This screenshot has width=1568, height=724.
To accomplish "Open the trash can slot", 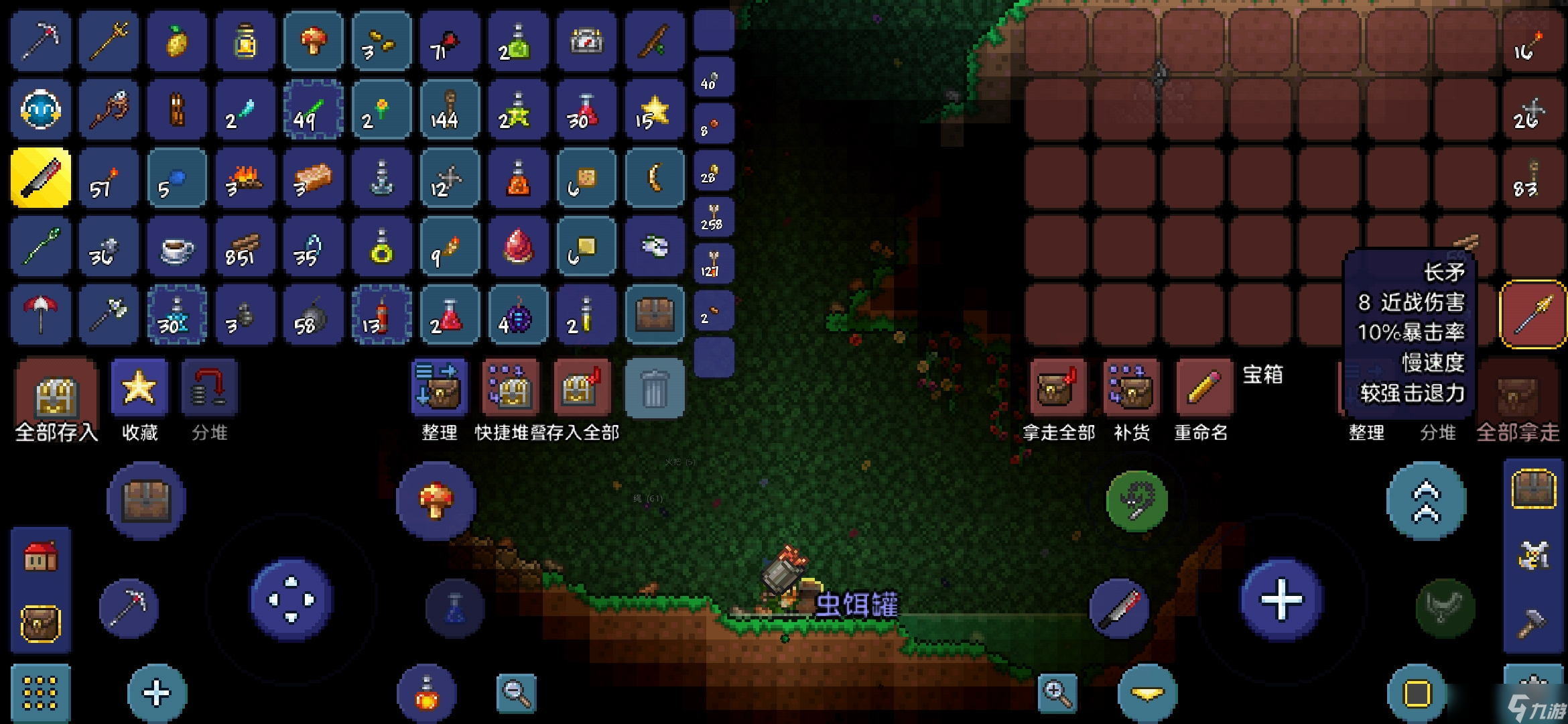I will pyautogui.click(x=655, y=389).
